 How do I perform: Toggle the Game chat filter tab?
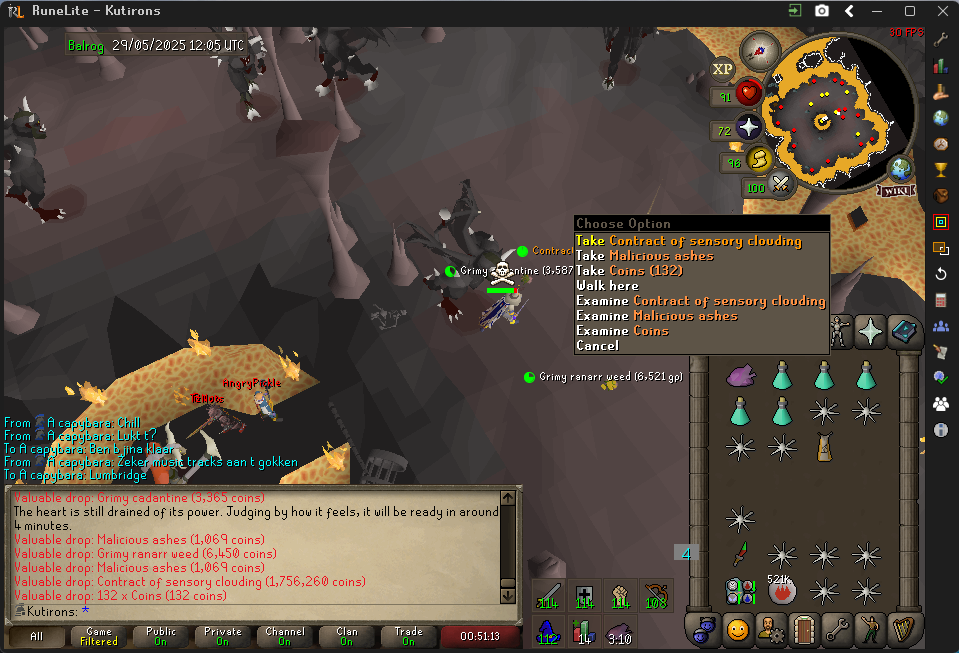[x=99, y=636]
